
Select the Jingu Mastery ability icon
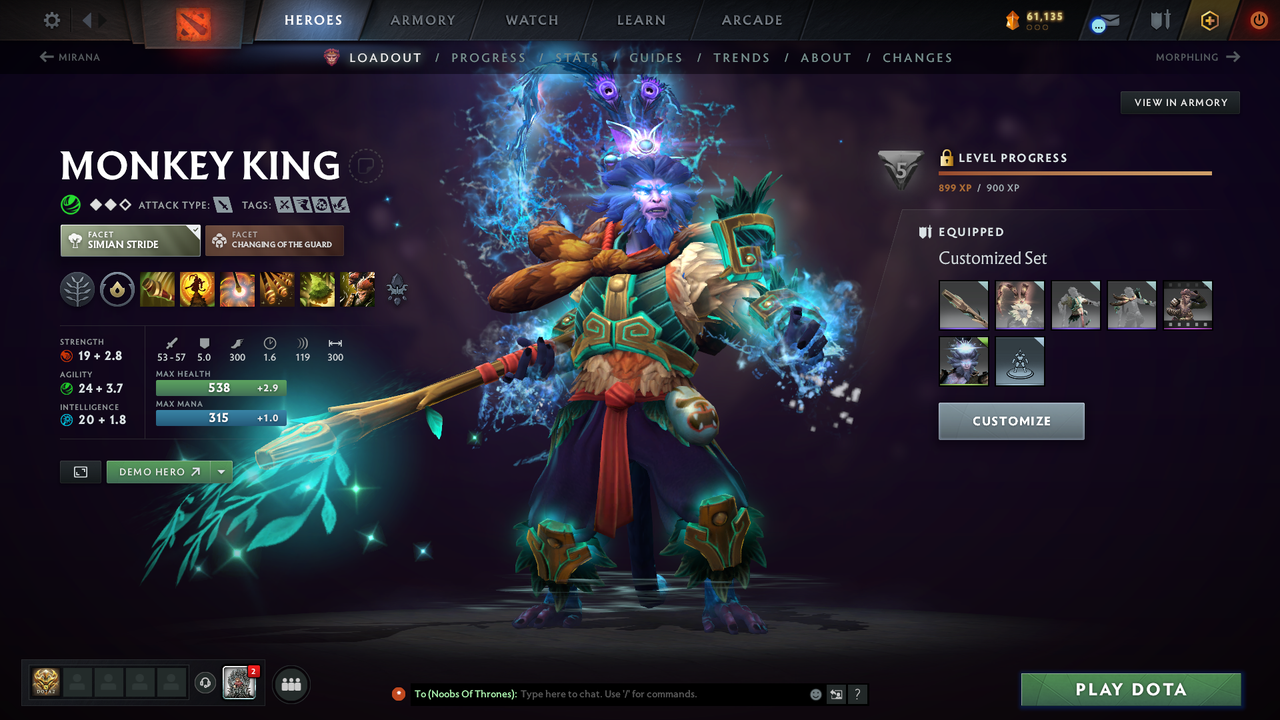(277, 289)
